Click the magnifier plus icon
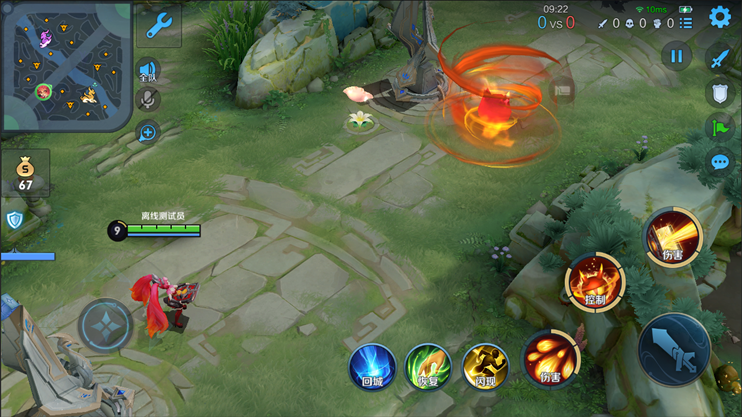742x417 pixels. click(x=148, y=132)
